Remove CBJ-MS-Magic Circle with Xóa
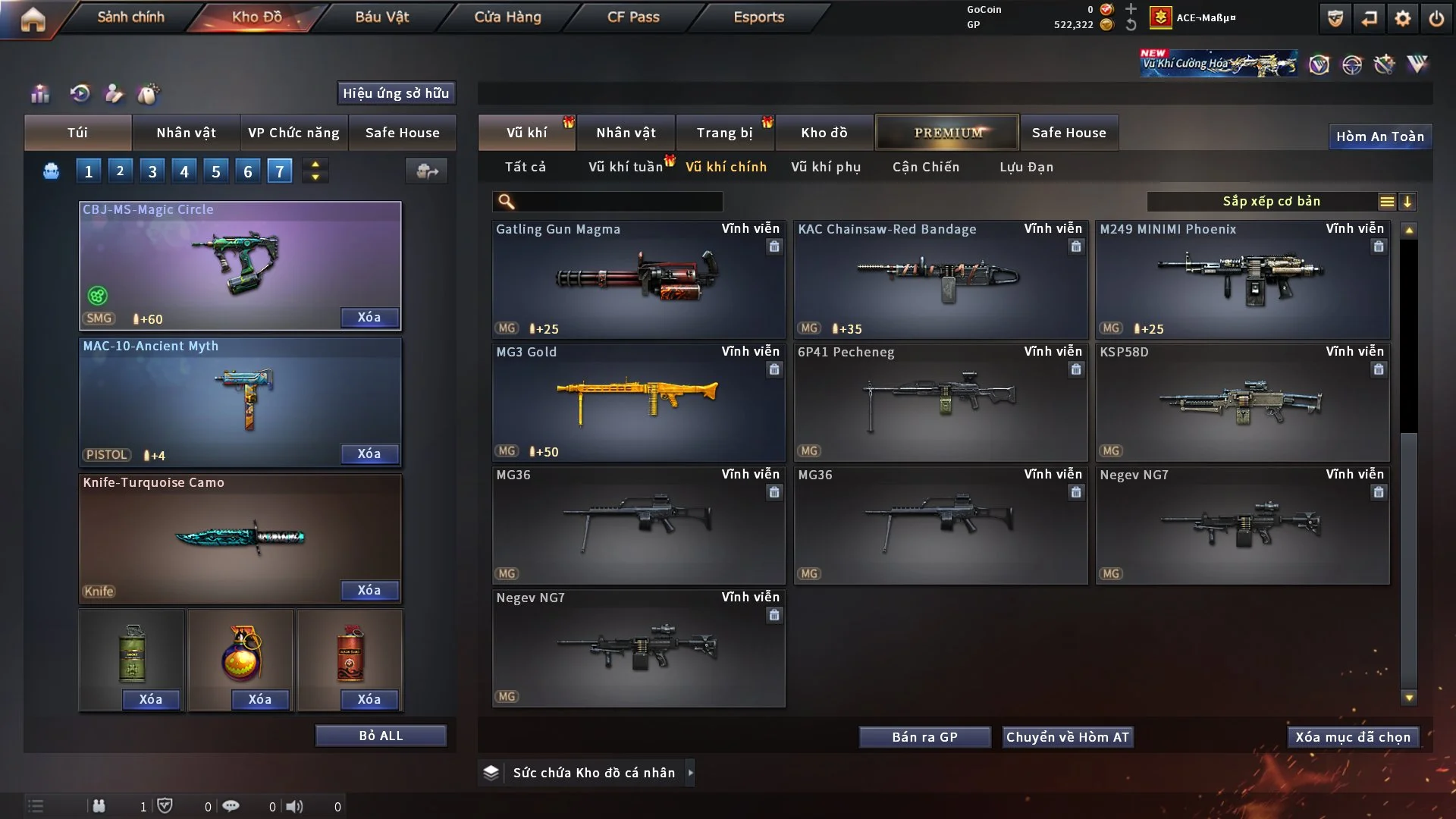The width and height of the screenshot is (1456, 819). point(369,318)
